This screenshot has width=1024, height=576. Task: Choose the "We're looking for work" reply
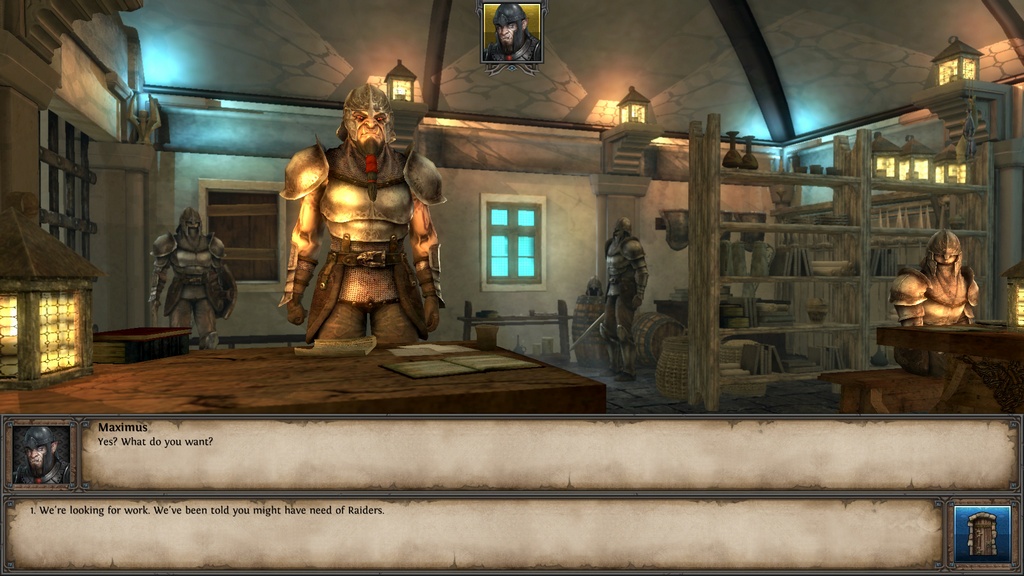(x=211, y=510)
